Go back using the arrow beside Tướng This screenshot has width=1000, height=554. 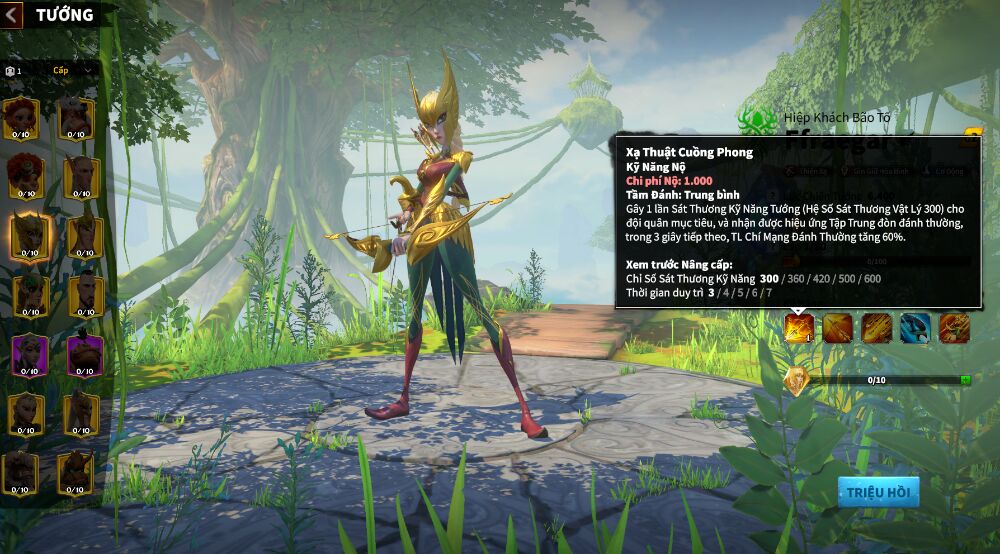(x=12, y=15)
